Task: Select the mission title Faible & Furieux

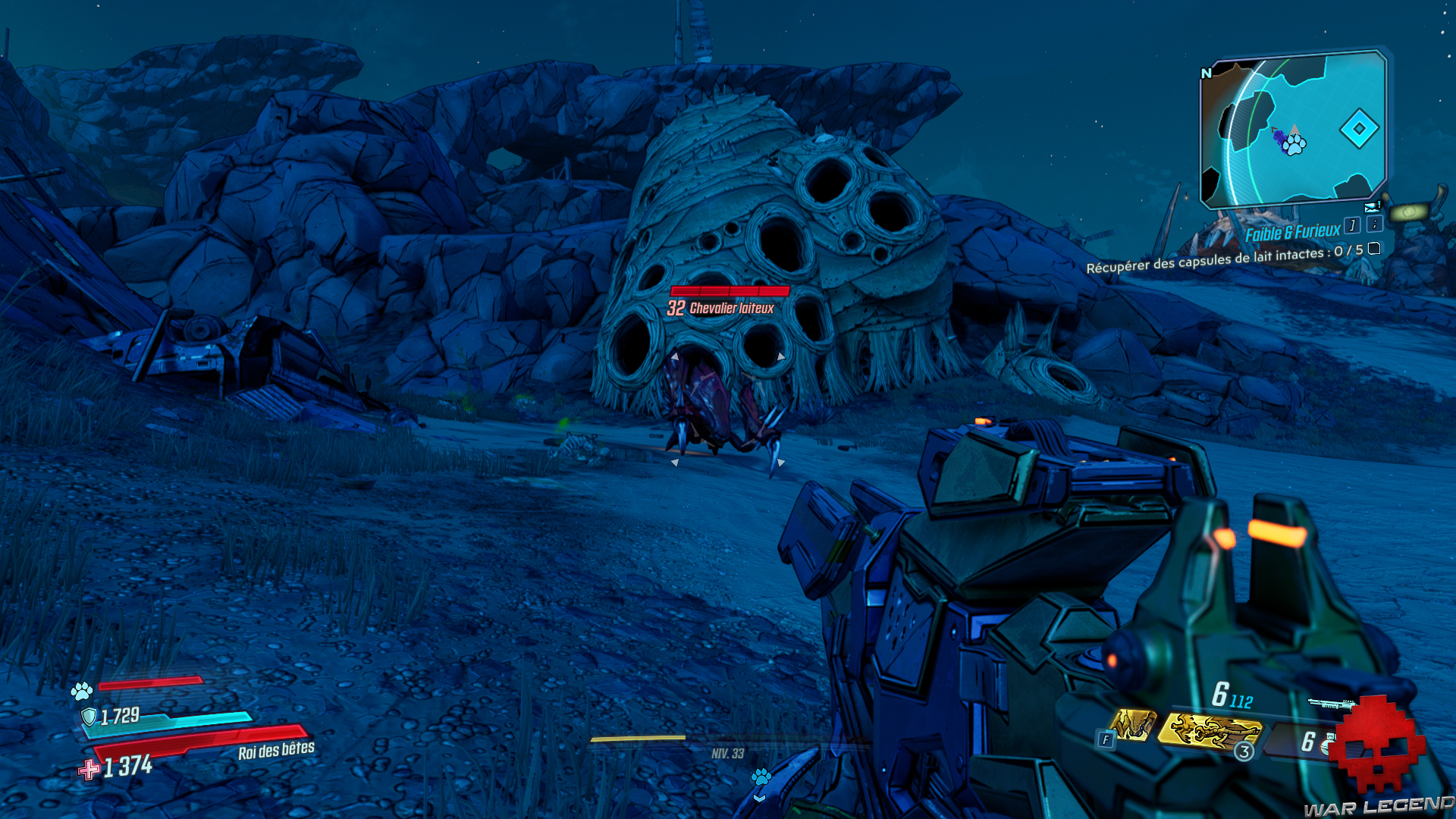Action: click(x=1293, y=231)
